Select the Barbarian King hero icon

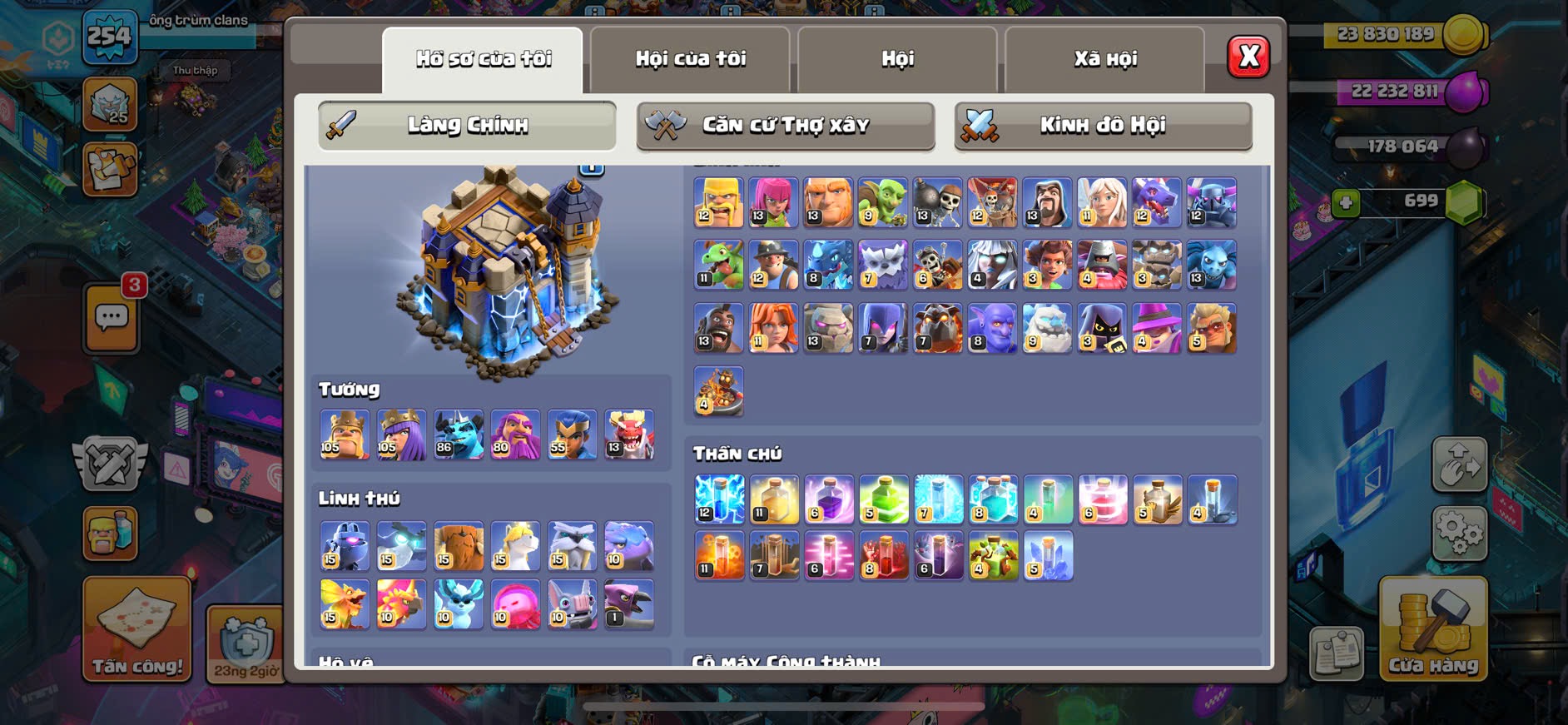click(x=345, y=435)
